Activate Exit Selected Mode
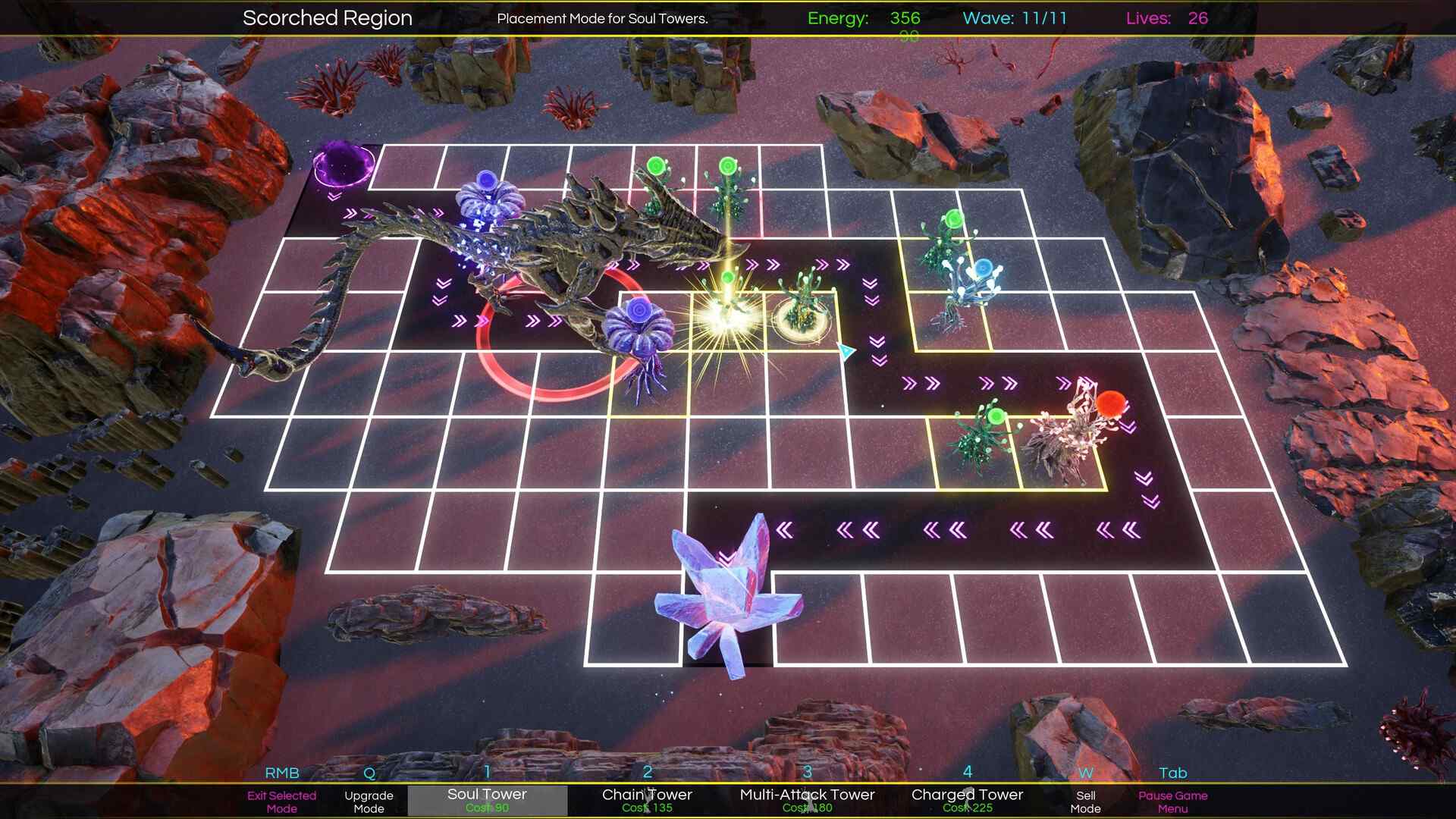1456x819 pixels. 283,802
